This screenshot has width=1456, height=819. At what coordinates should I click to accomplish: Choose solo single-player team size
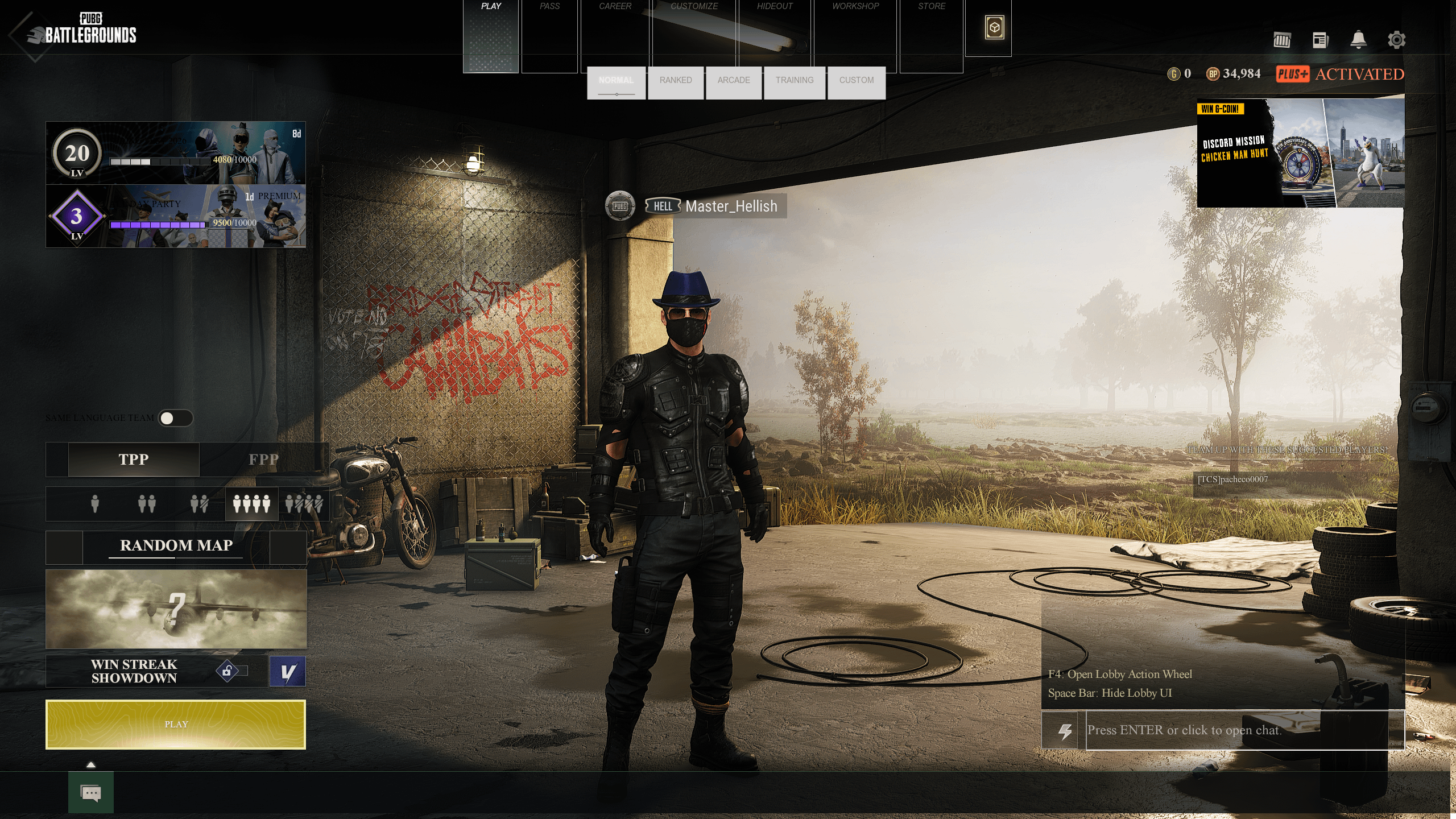click(x=95, y=504)
